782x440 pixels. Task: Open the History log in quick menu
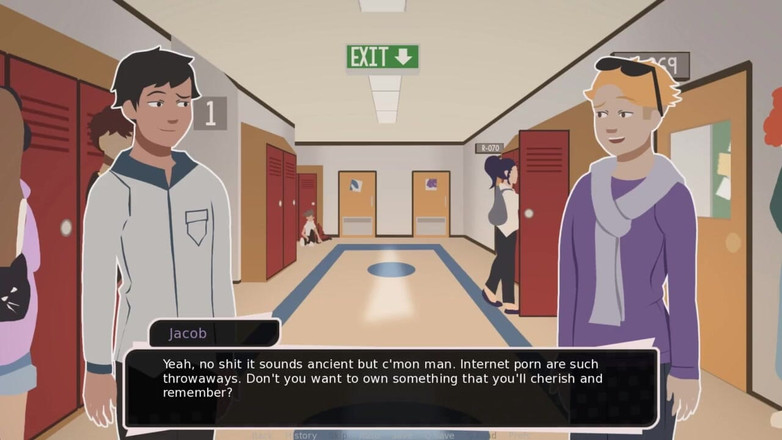[299, 435]
